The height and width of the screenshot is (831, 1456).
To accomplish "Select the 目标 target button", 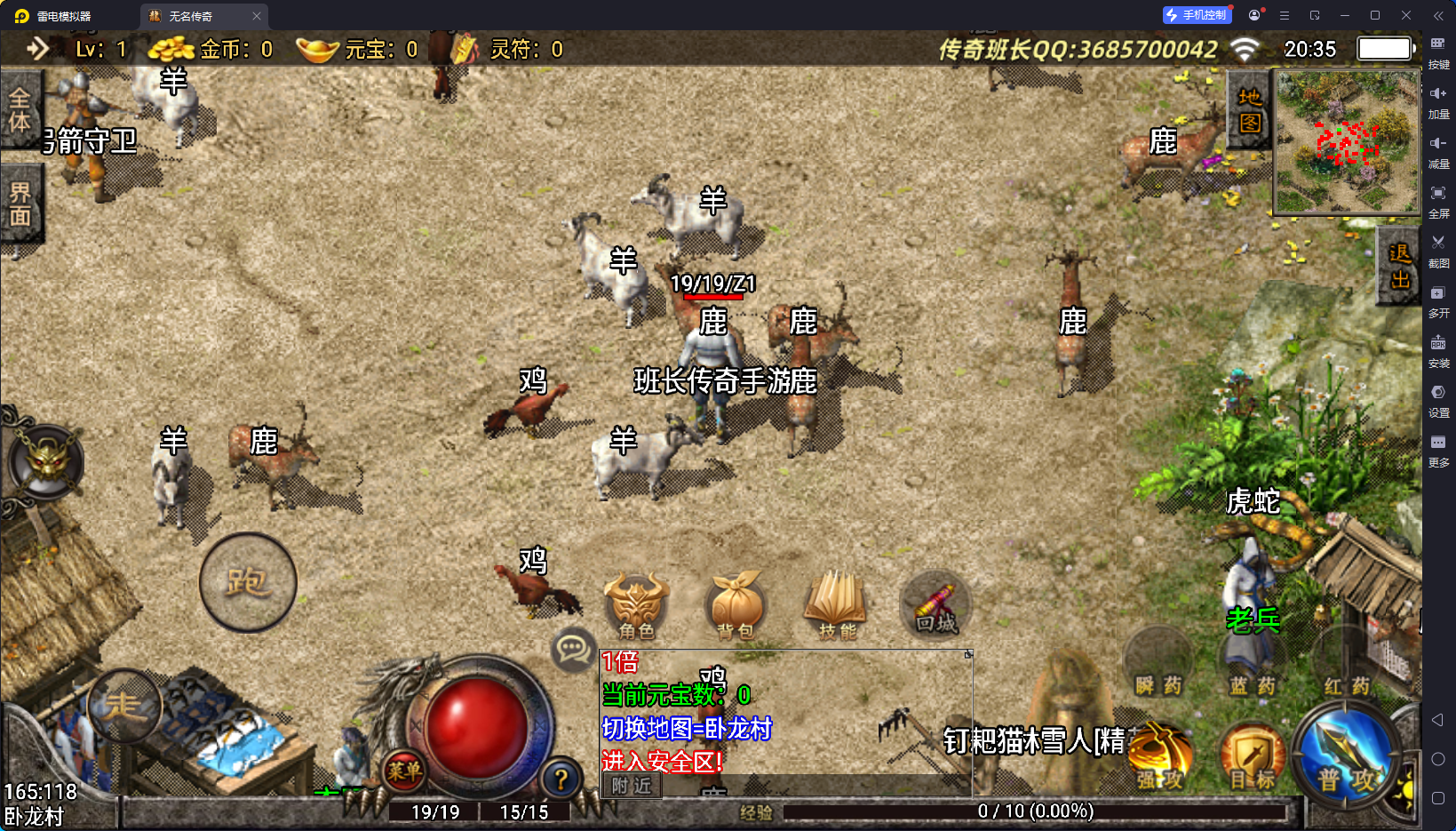I will 1253,757.
